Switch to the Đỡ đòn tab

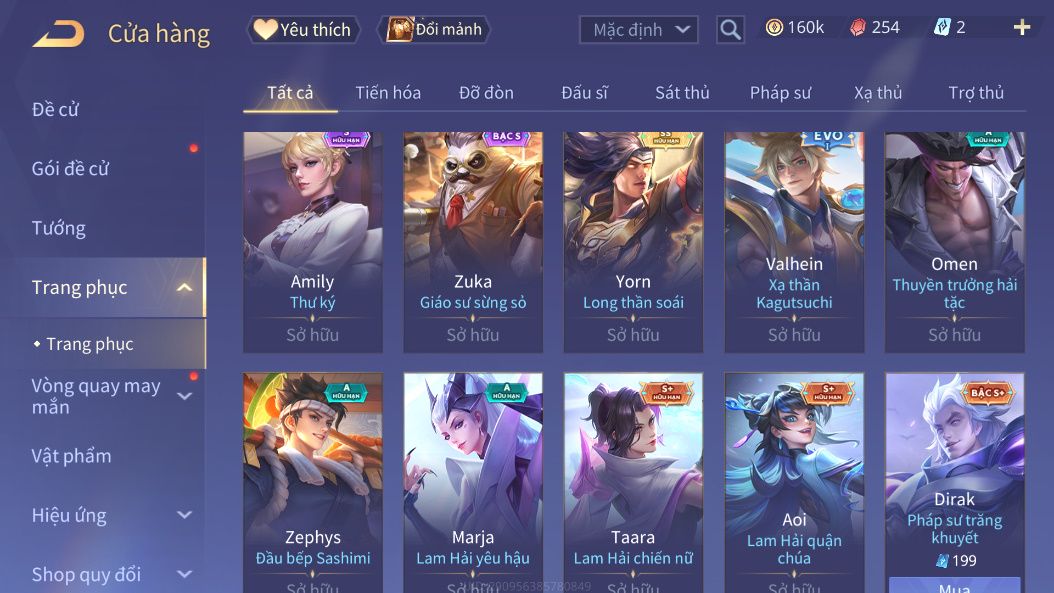(x=486, y=93)
